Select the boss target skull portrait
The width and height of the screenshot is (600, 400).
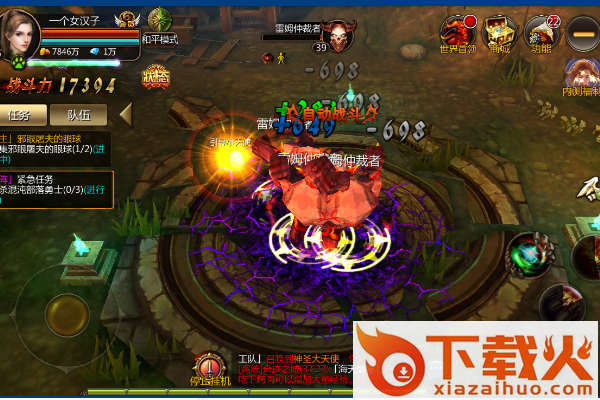pos(339,37)
